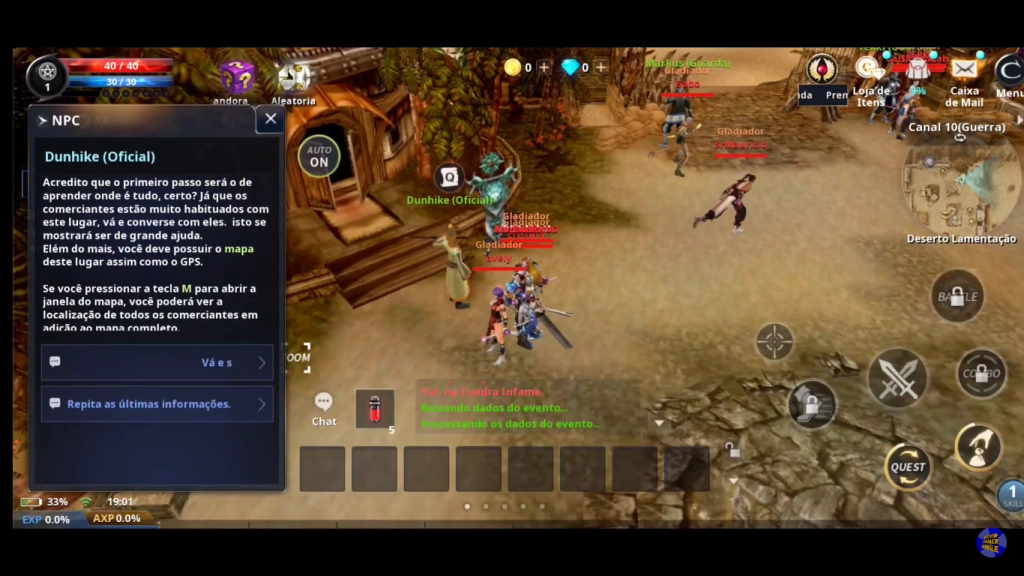Viewport: 1024px width, 576px height.
Task: Open the winged red gem icon
Action: pos(822,68)
